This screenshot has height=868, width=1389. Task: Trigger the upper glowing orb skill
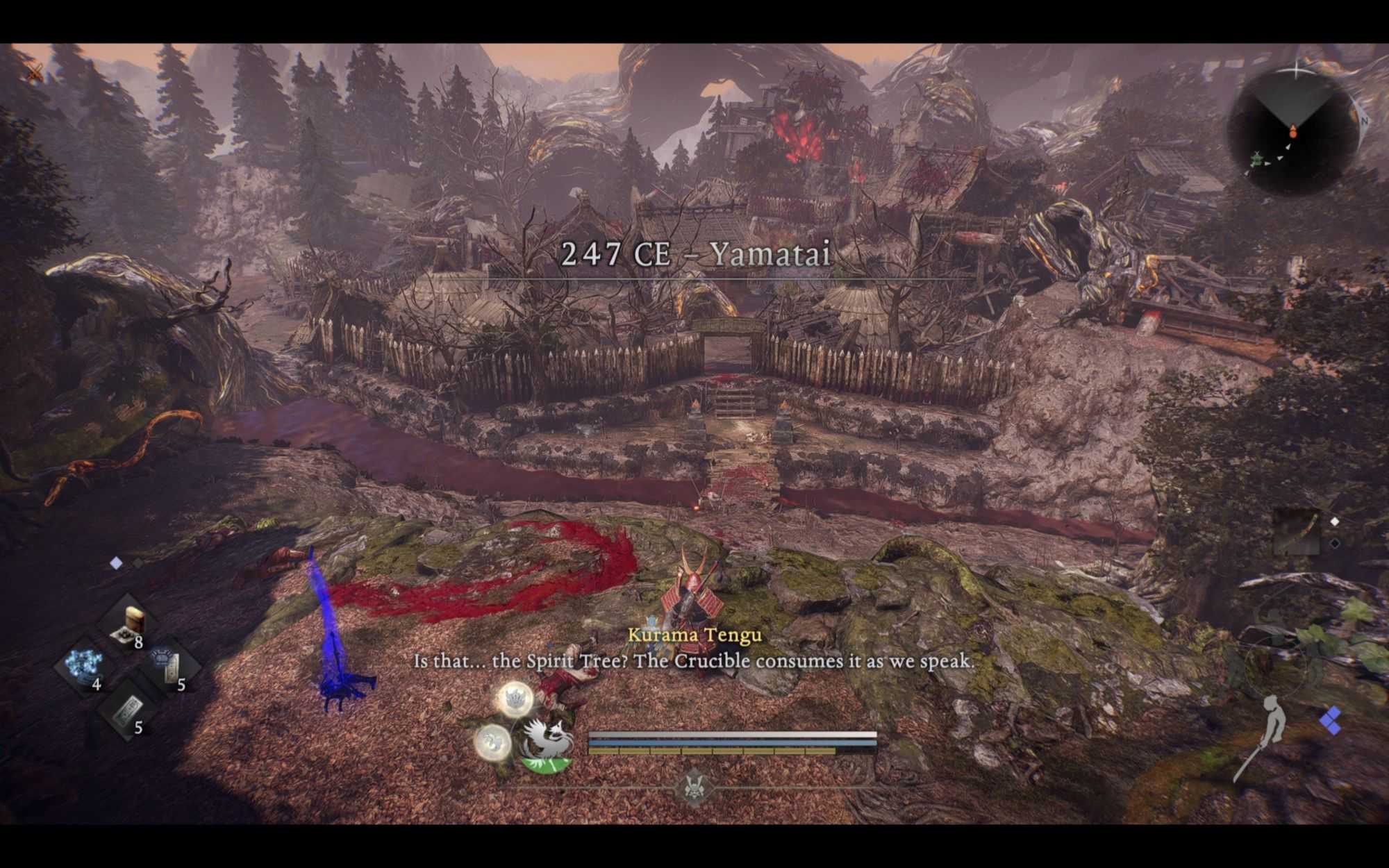click(x=515, y=699)
